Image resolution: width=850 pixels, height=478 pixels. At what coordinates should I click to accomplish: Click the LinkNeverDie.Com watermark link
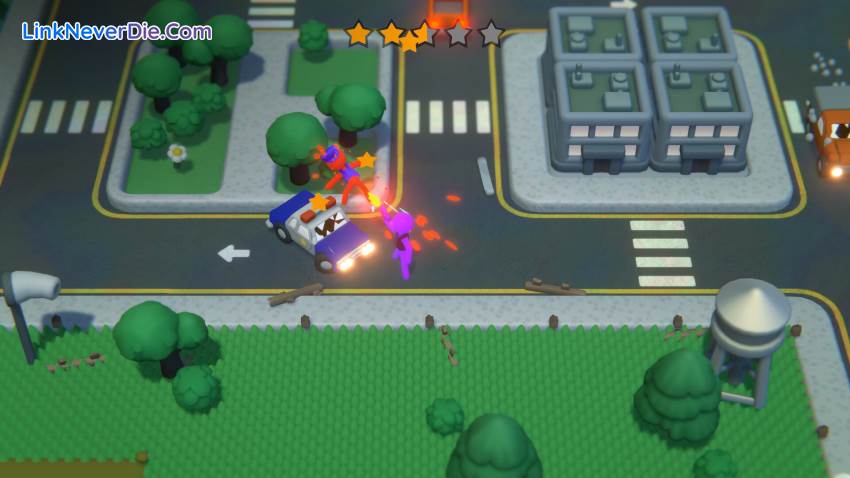click(x=116, y=31)
